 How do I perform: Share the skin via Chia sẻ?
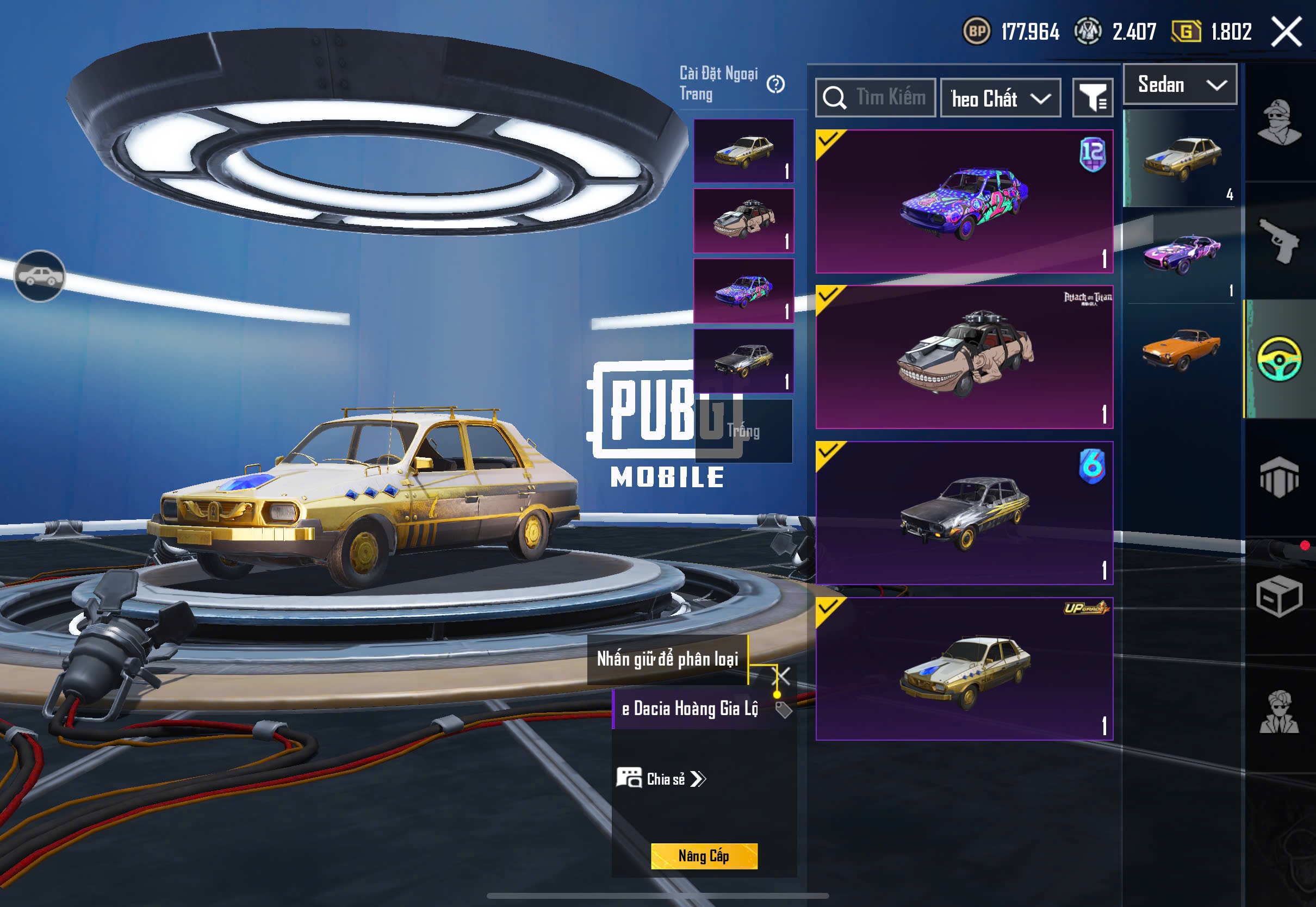pos(661,779)
